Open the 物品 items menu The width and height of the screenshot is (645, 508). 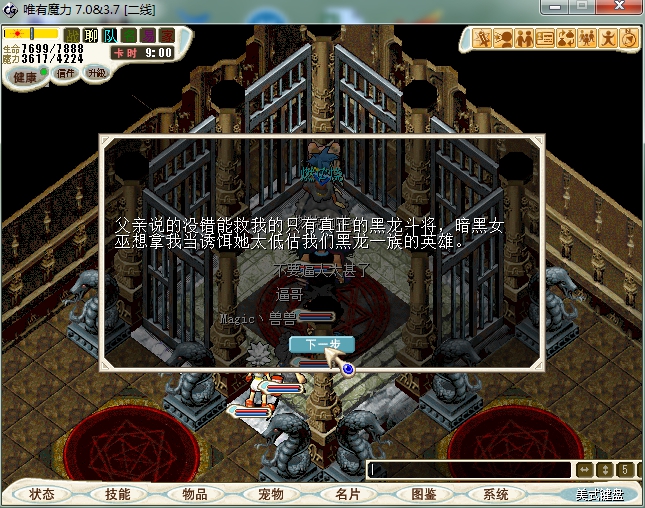[x=194, y=494]
